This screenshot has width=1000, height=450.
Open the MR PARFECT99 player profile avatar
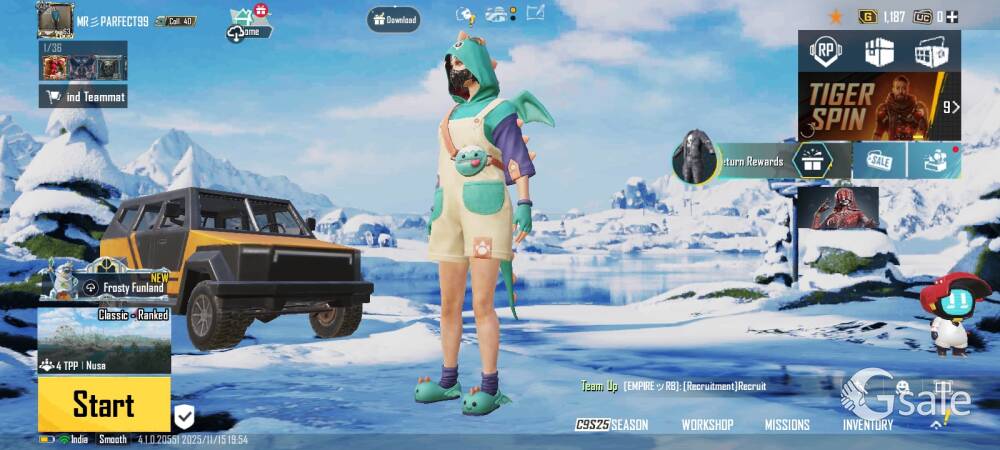point(55,19)
